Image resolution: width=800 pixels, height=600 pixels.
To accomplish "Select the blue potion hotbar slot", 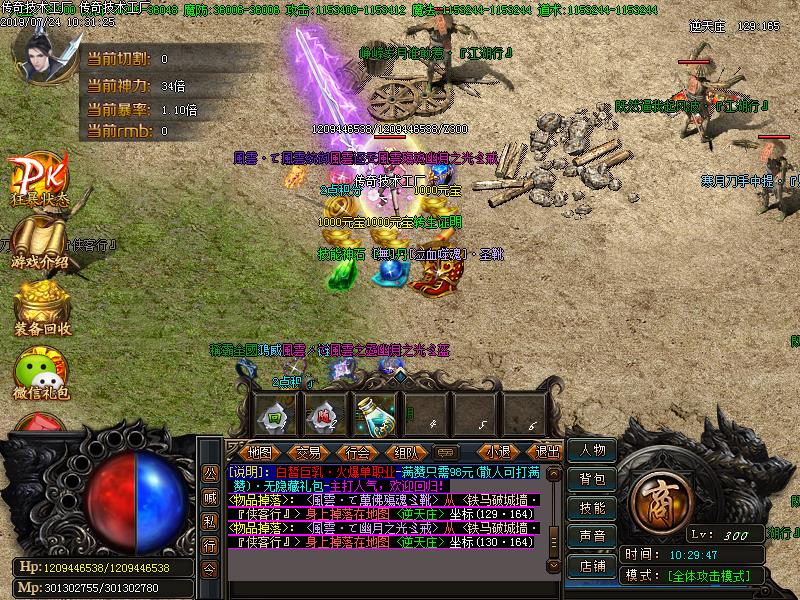I will [375, 414].
